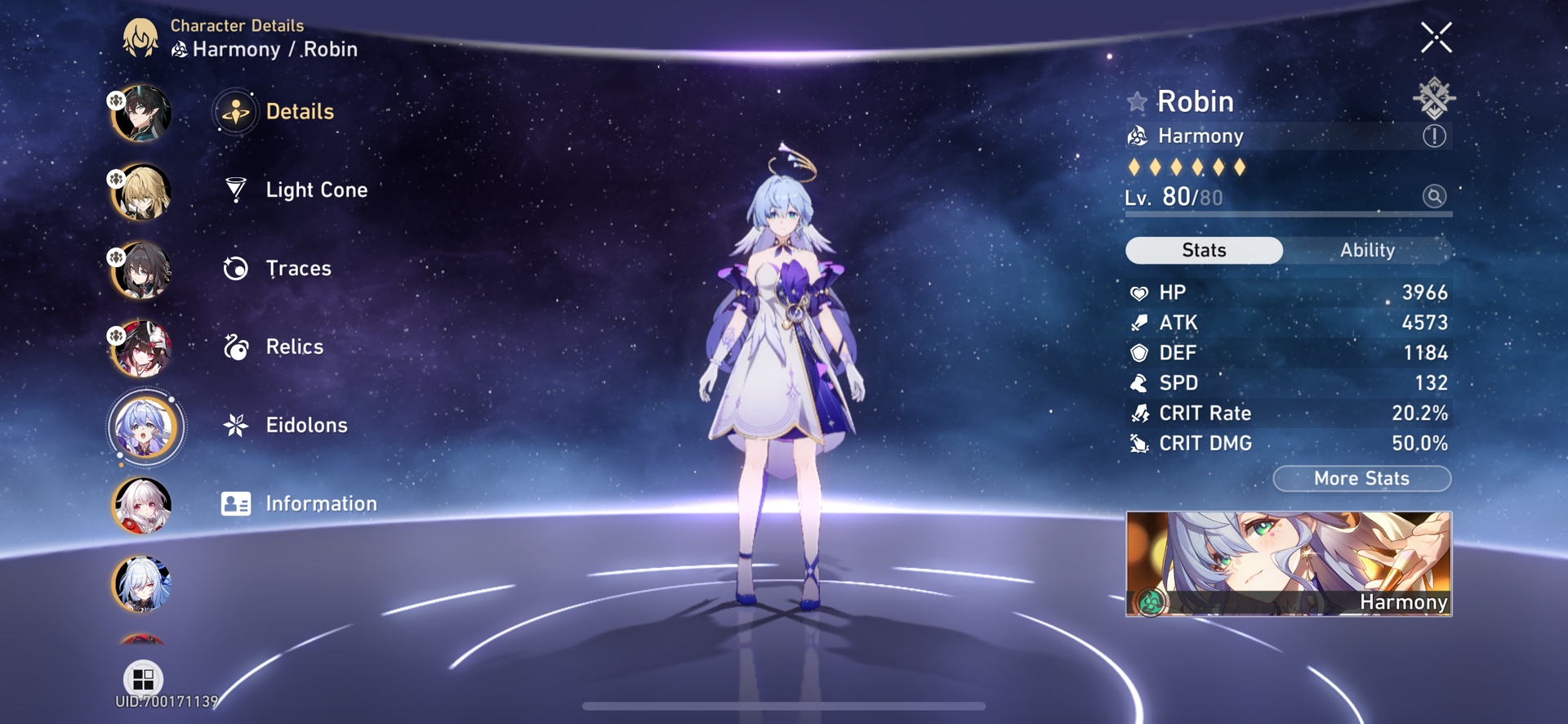Open the Traces icon
Image resolution: width=1568 pixels, height=724 pixels.
[235, 268]
